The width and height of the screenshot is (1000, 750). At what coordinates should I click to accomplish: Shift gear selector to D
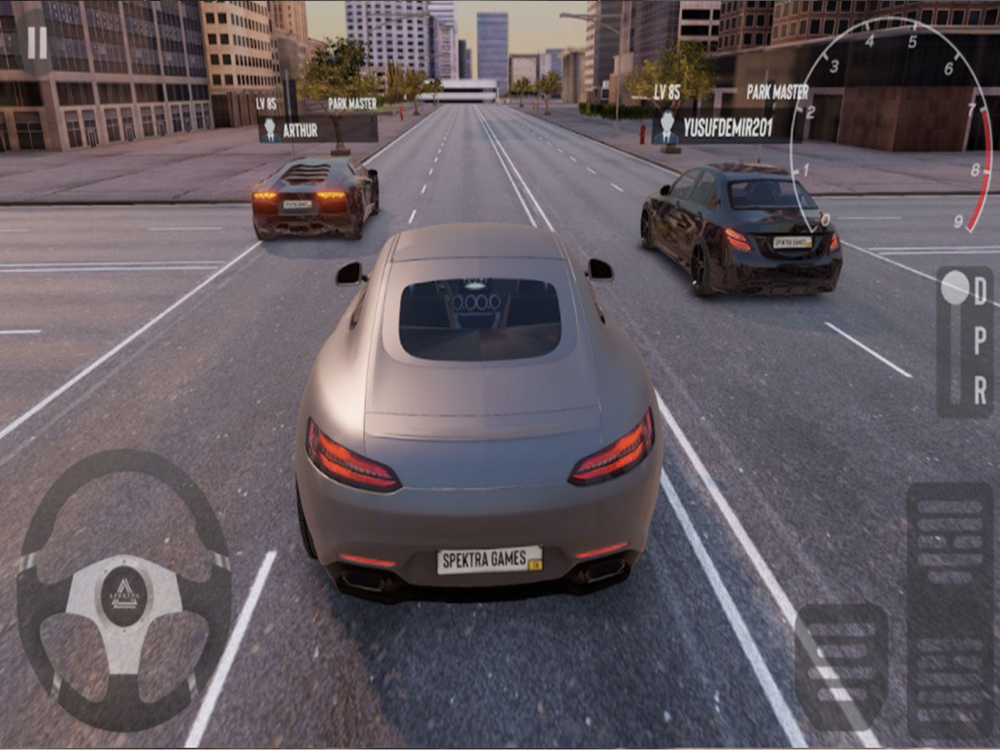tap(980, 291)
